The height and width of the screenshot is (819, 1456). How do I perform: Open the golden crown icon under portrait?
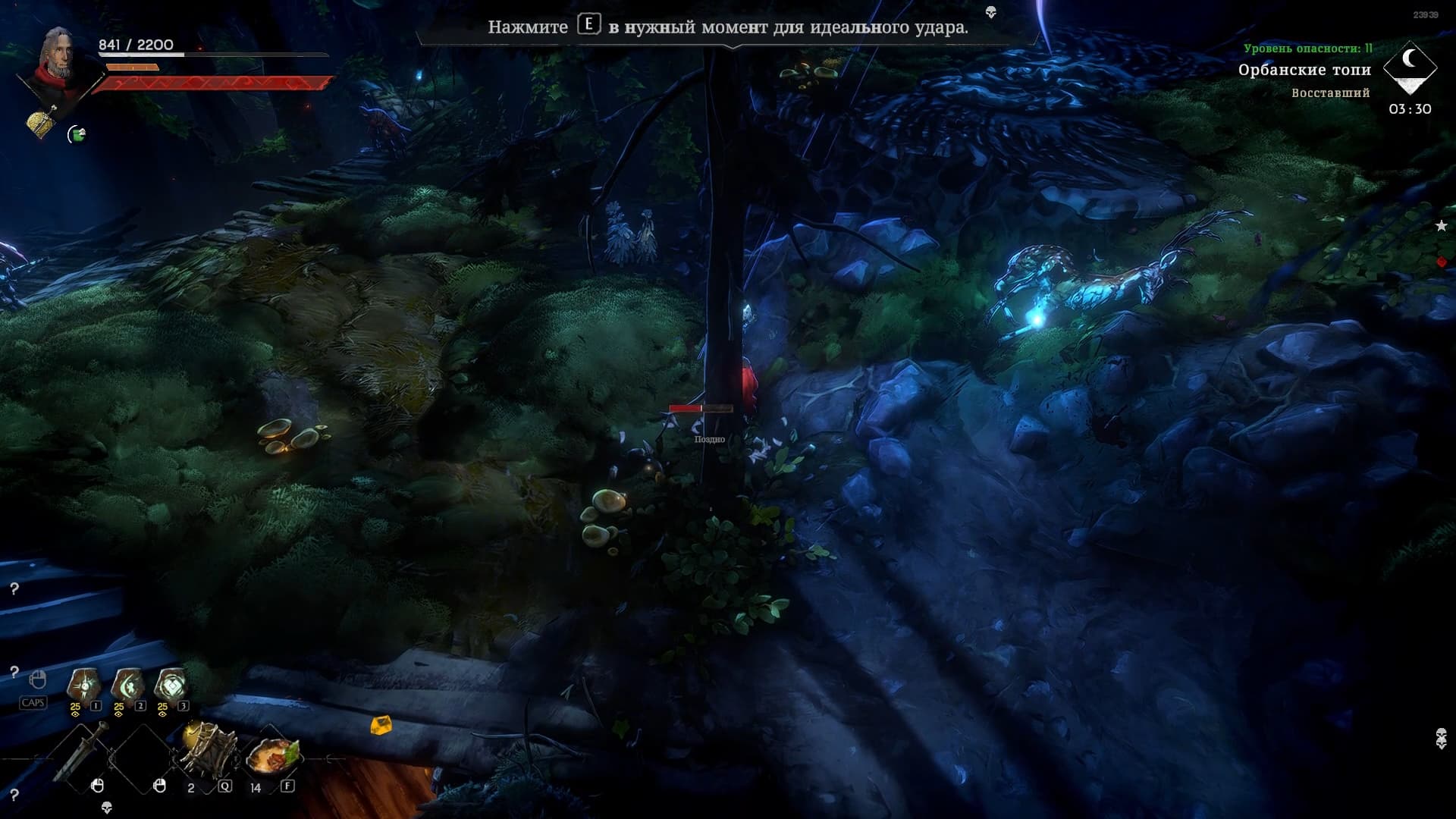[42, 121]
